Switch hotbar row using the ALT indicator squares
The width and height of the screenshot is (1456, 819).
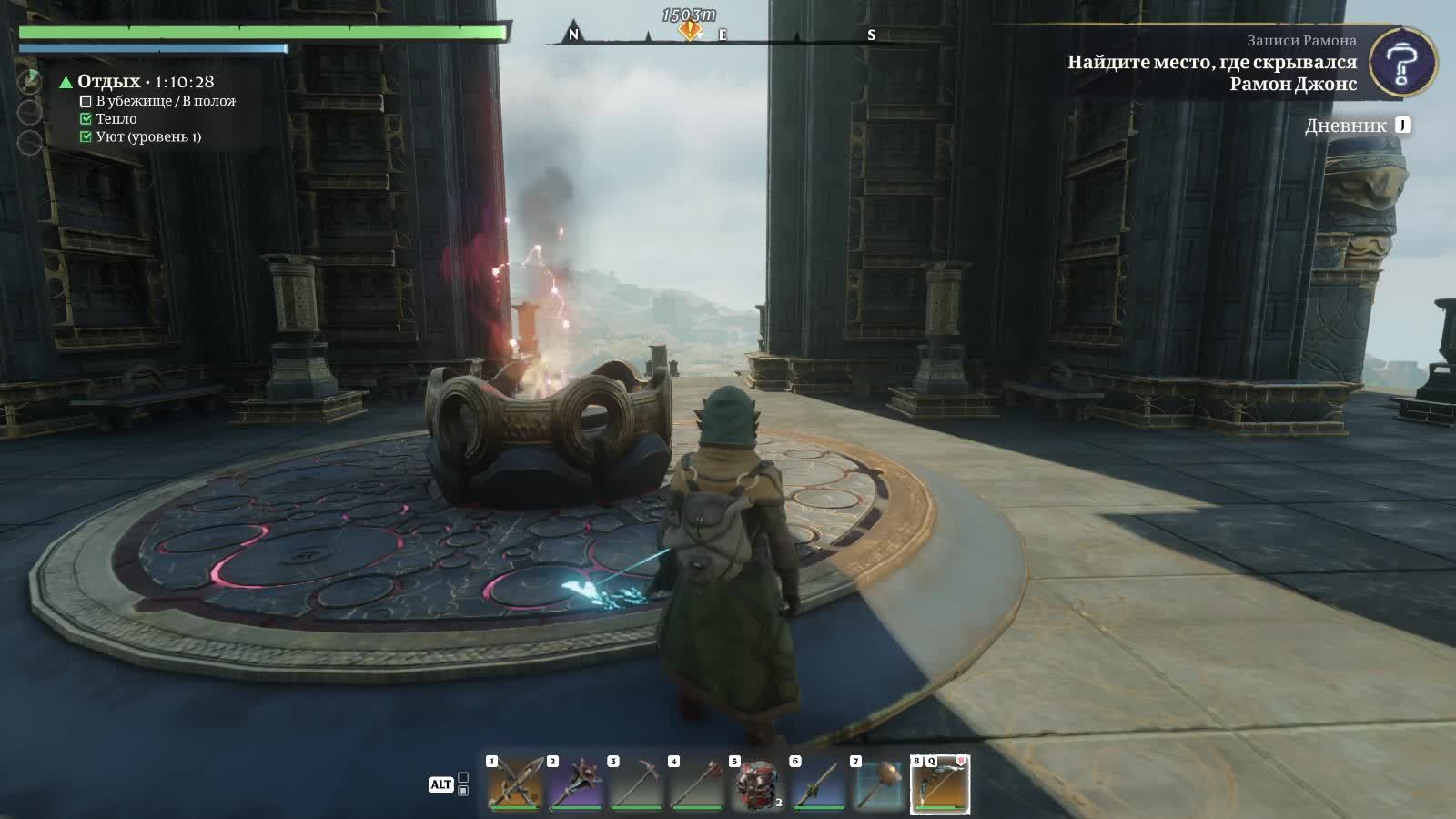coord(463,784)
